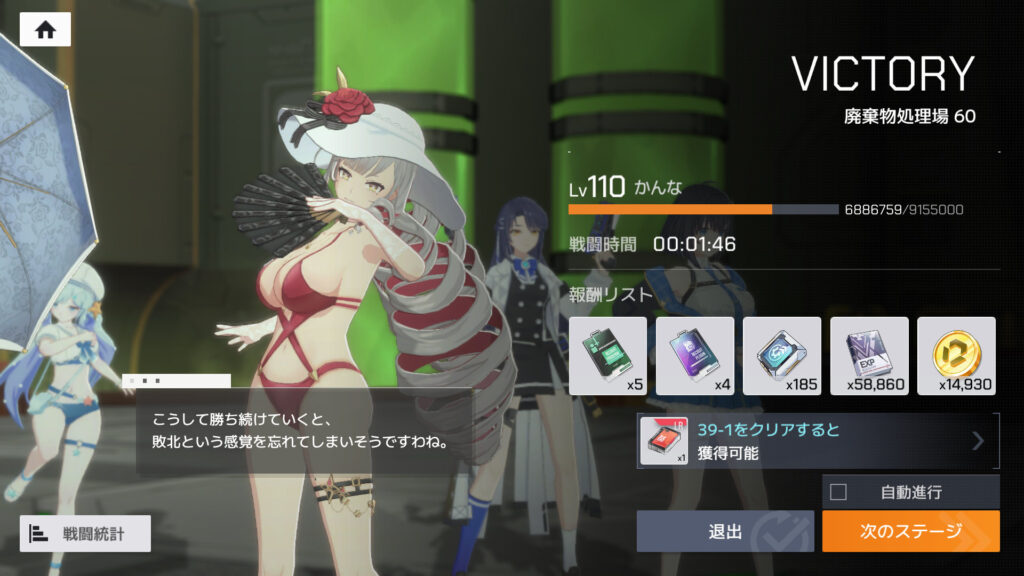Screen dimensions: 1024x576
Task: Proceed to 次のステージ
Action: pos(910,532)
